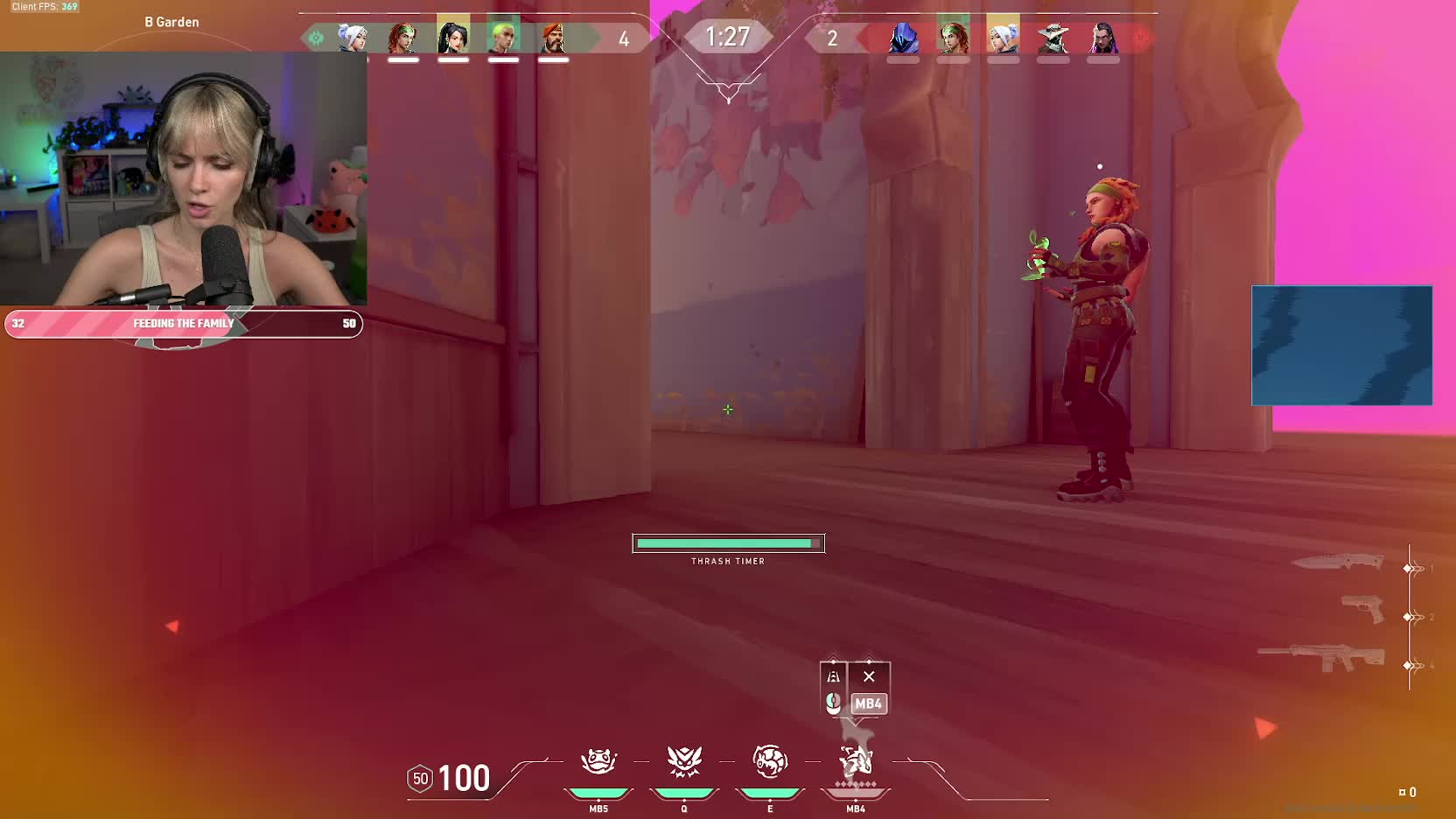Viewport: 1456px width, 819px height.
Task: Select the Spectre SMG weapon slot
Action: [x=1321, y=658]
